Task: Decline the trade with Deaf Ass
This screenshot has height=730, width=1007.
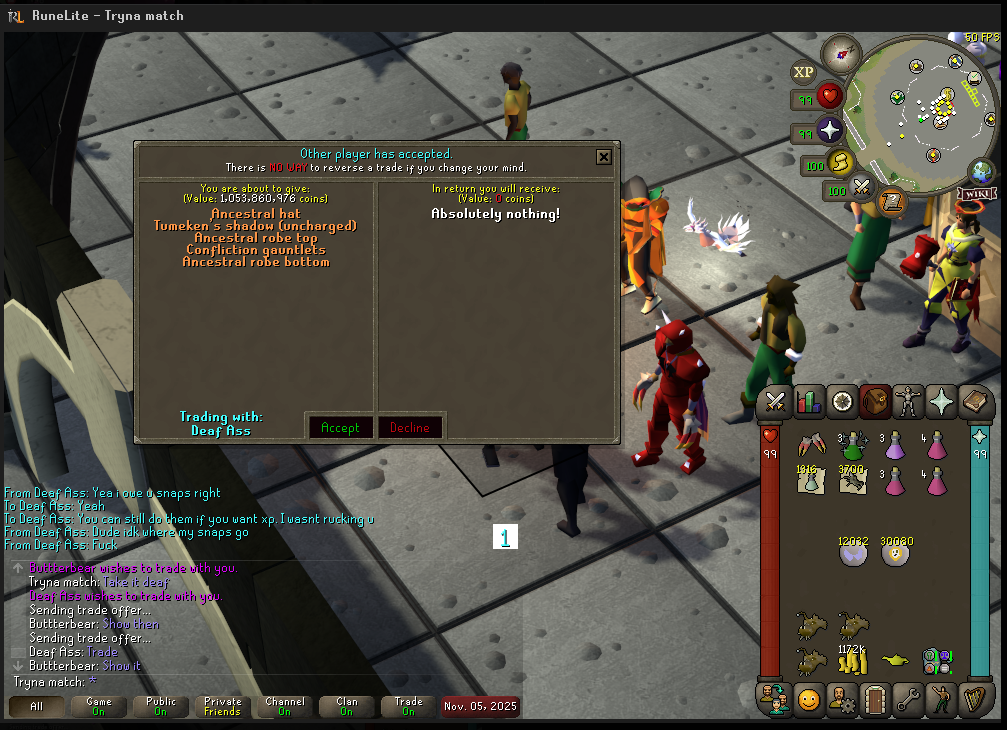Action: (x=410, y=427)
